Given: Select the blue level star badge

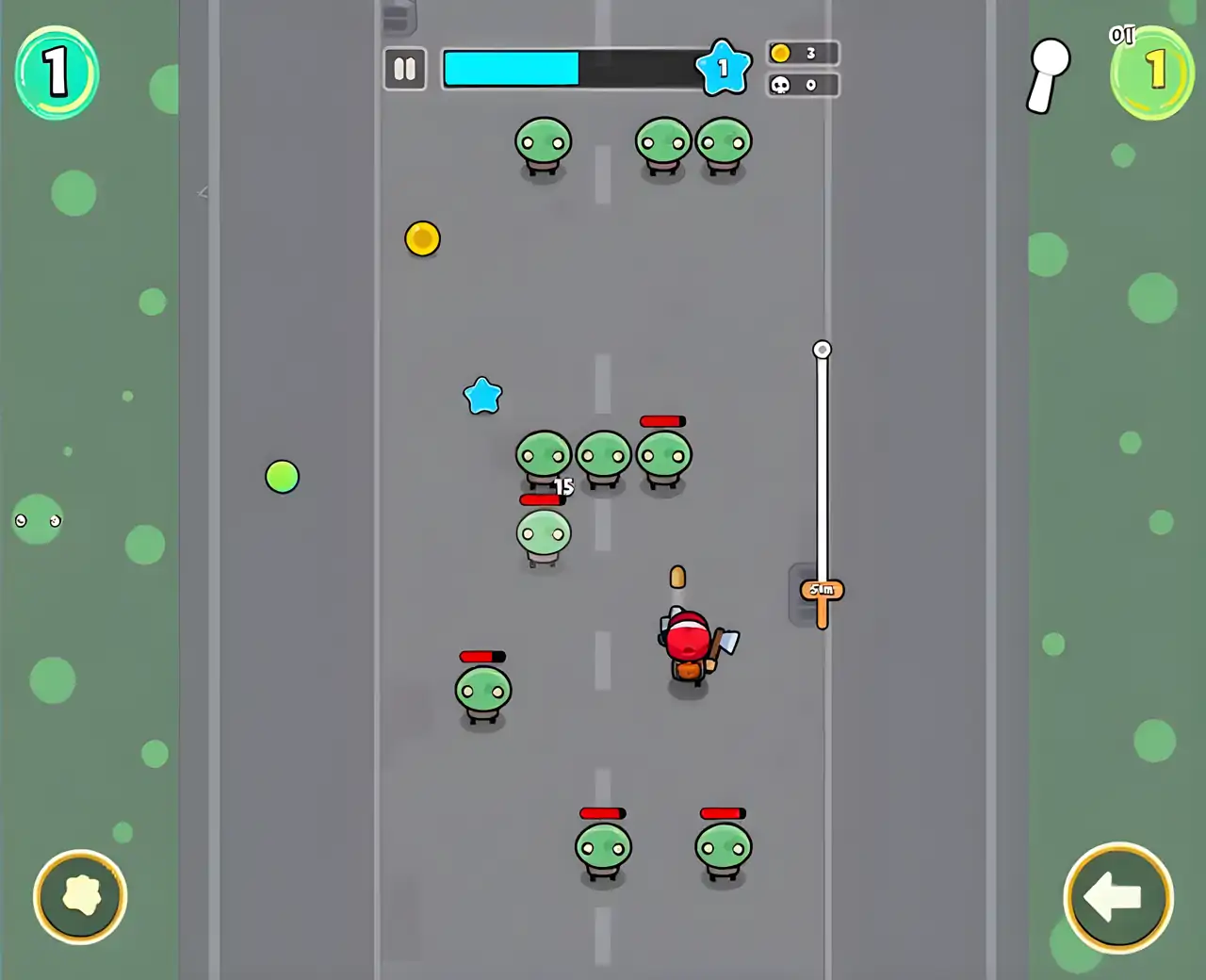Looking at the screenshot, I should pyautogui.click(x=725, y=68).
